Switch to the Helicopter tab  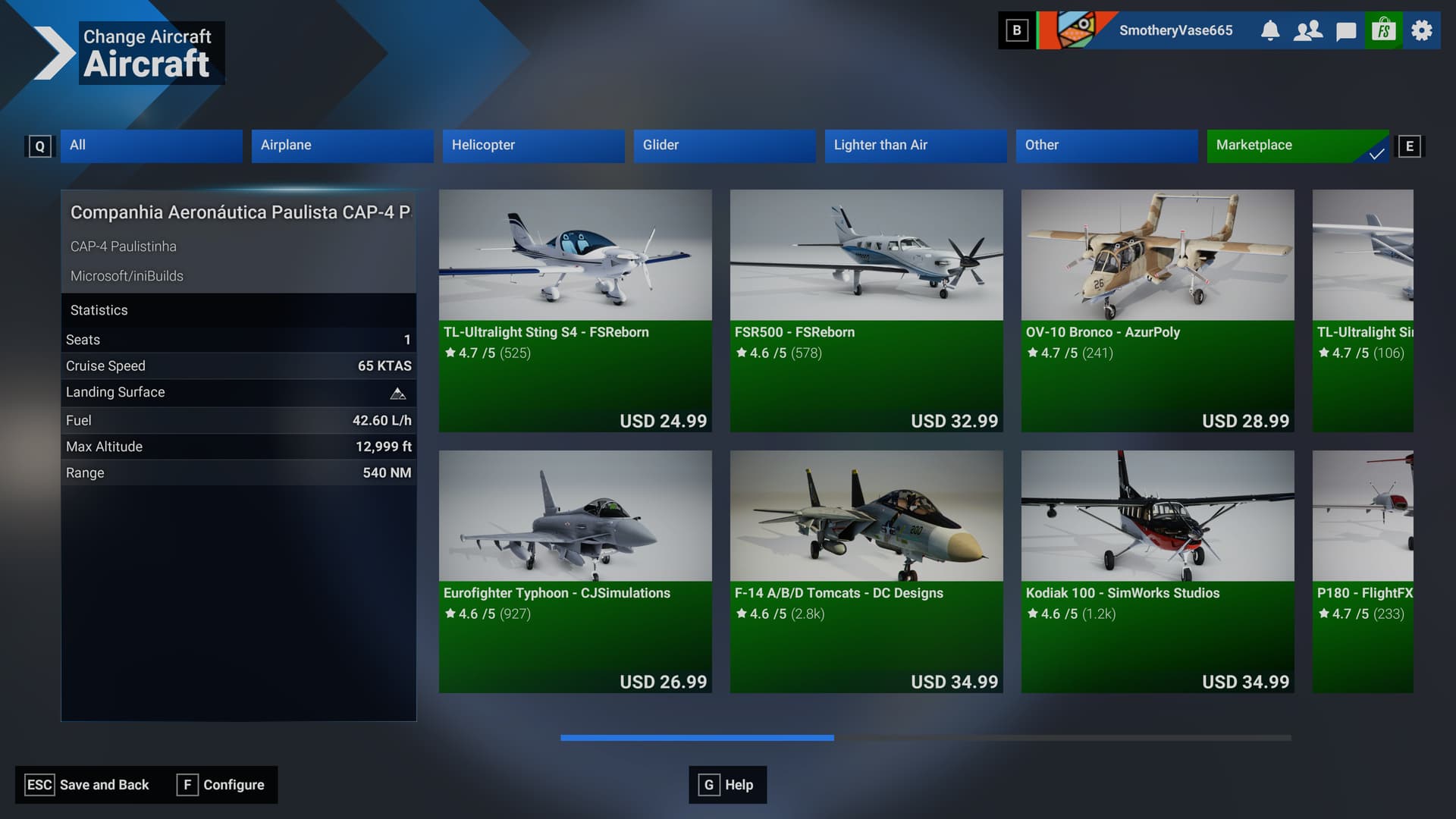click(533, 146)
